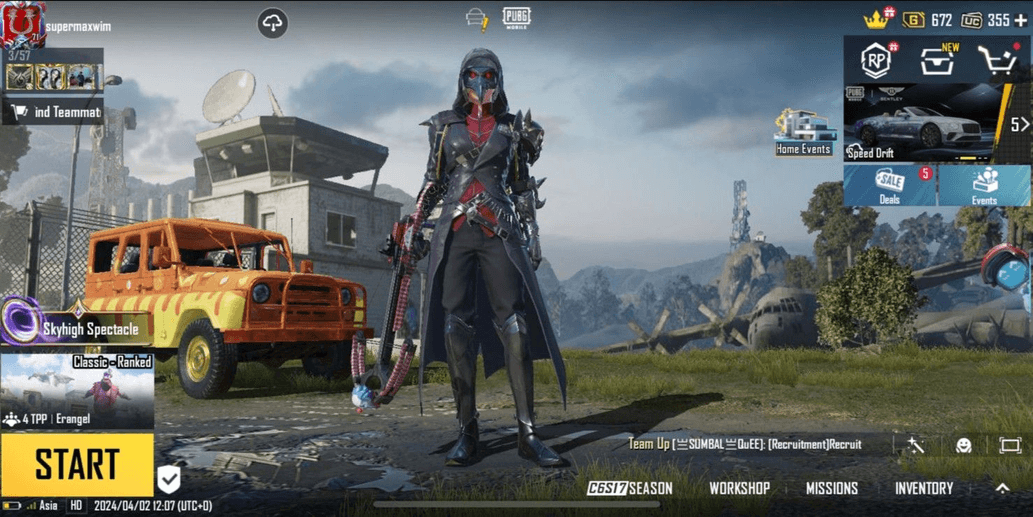Add UC with the plus button
The width and height of the screenshot is (1033, 517).
(1020, 20)
